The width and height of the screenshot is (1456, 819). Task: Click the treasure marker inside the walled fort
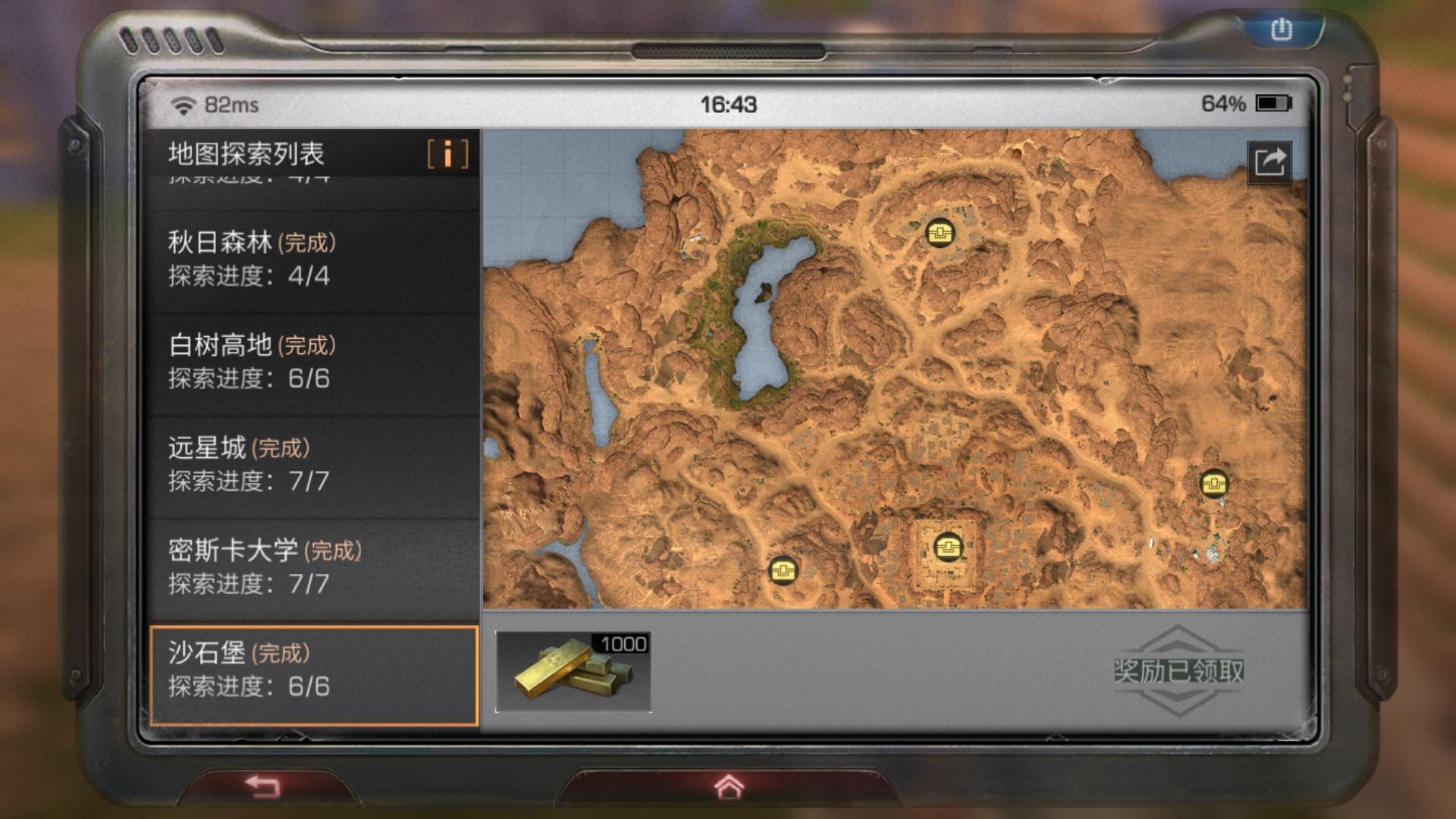tap(947, 546)
